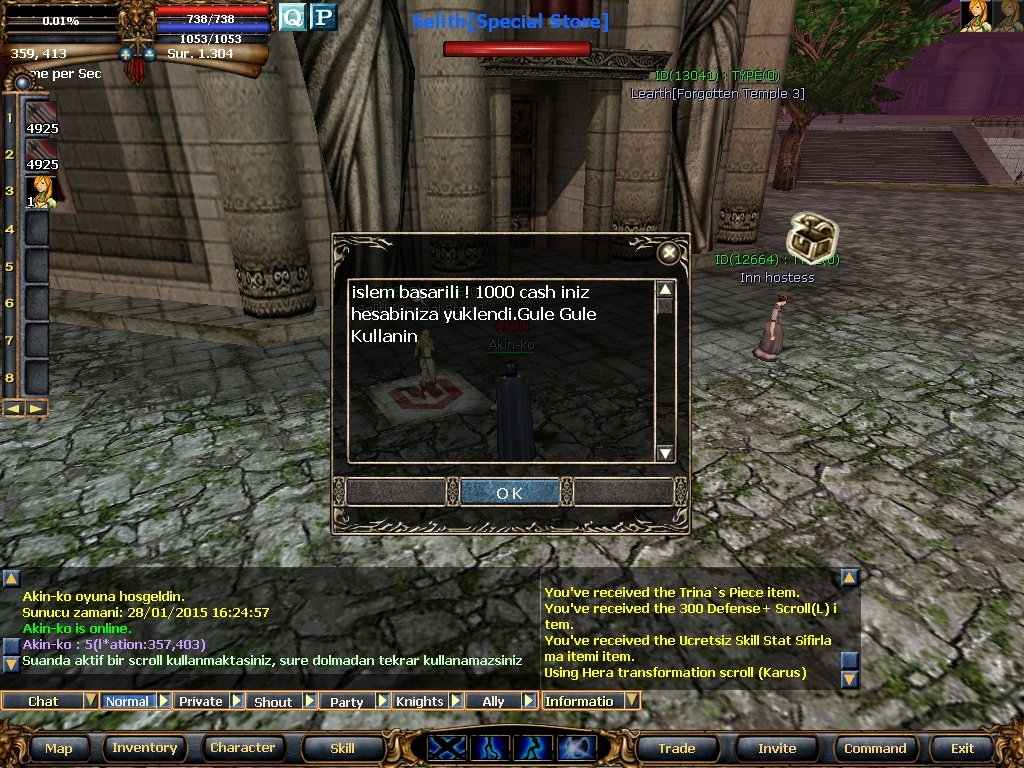
Task: Switch to the Shout chat channel
Action: 273,701
